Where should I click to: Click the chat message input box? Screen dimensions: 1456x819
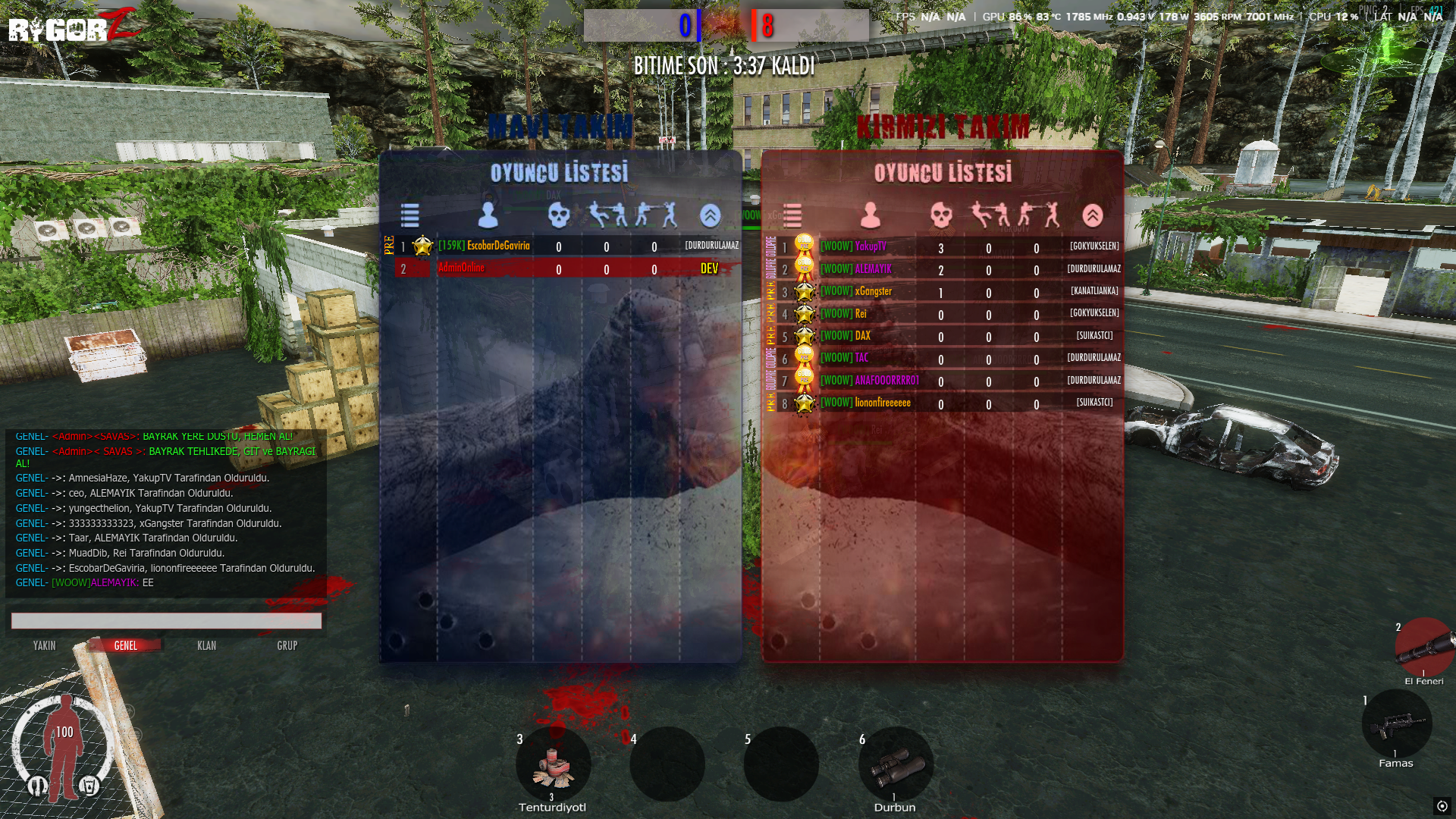tap(166, 621)
